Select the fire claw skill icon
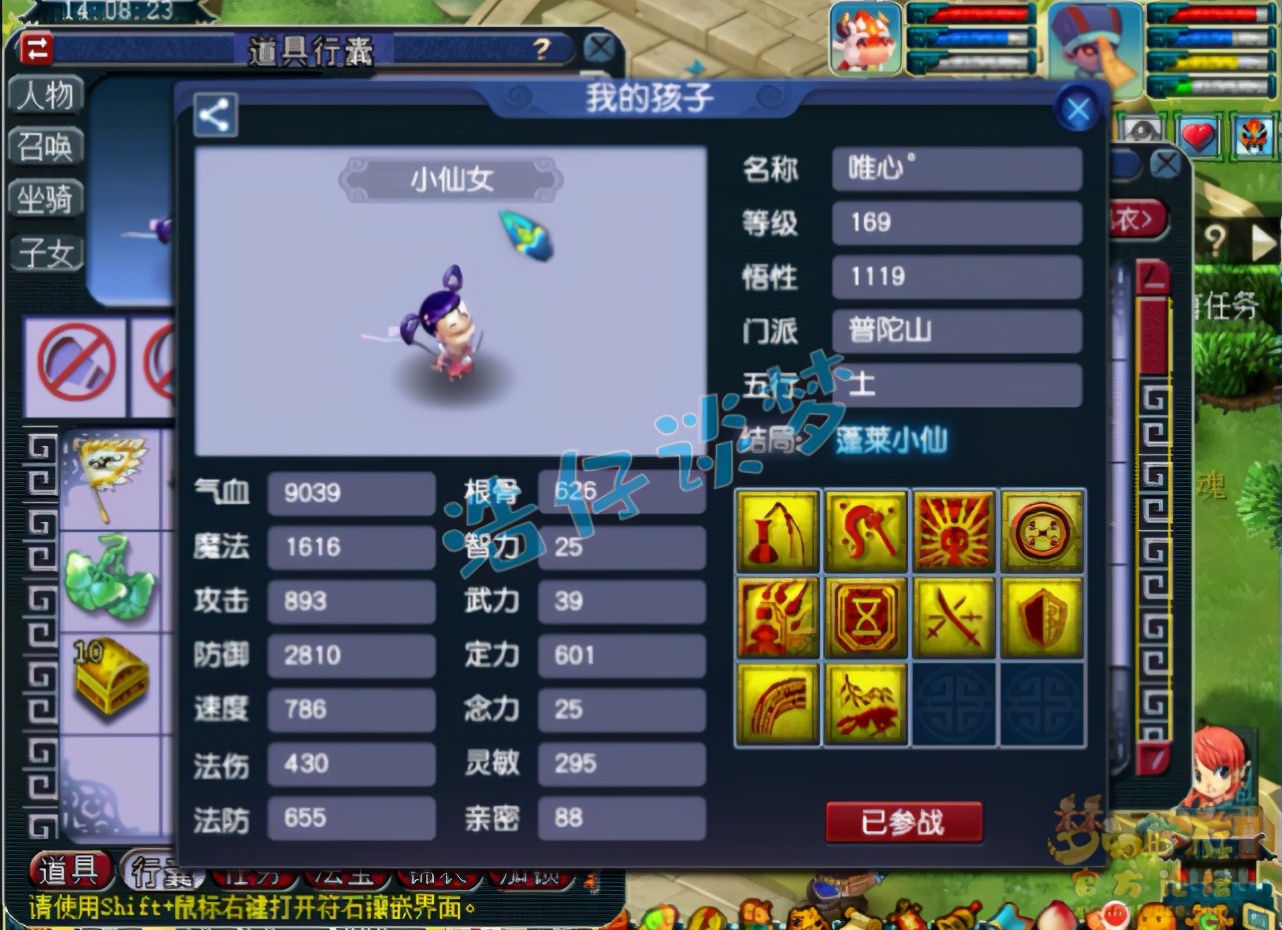This screenshot has width=1282, height=930. 778,617
